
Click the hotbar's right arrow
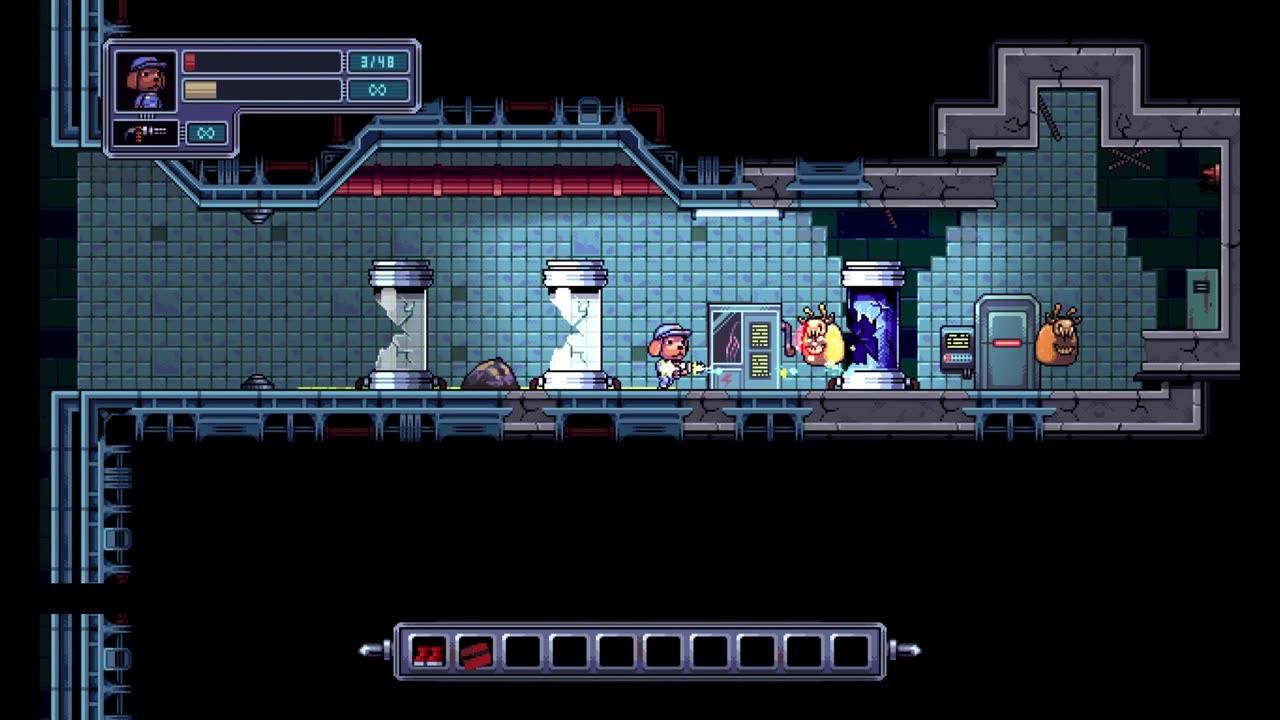pos(906,651)
